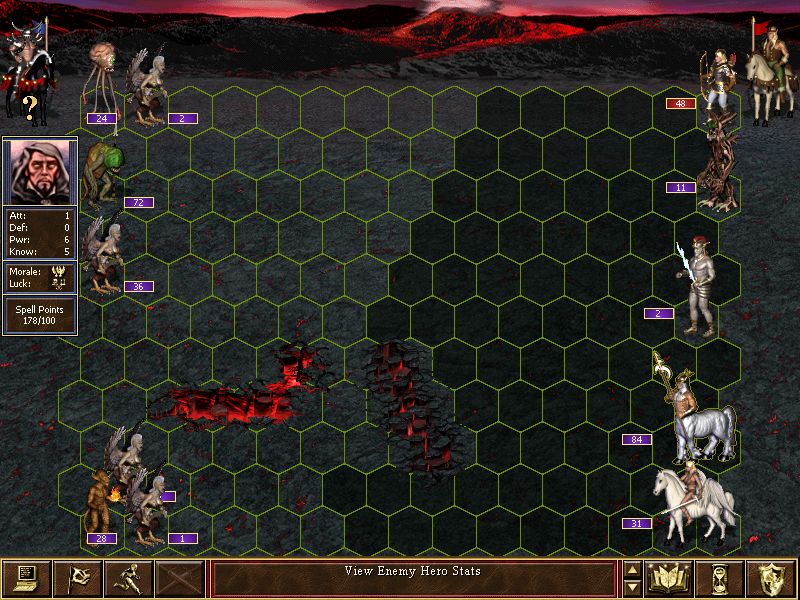Click the combat log message bar
This screenshot has width=800, height=600.
click(x=412, y=578)
